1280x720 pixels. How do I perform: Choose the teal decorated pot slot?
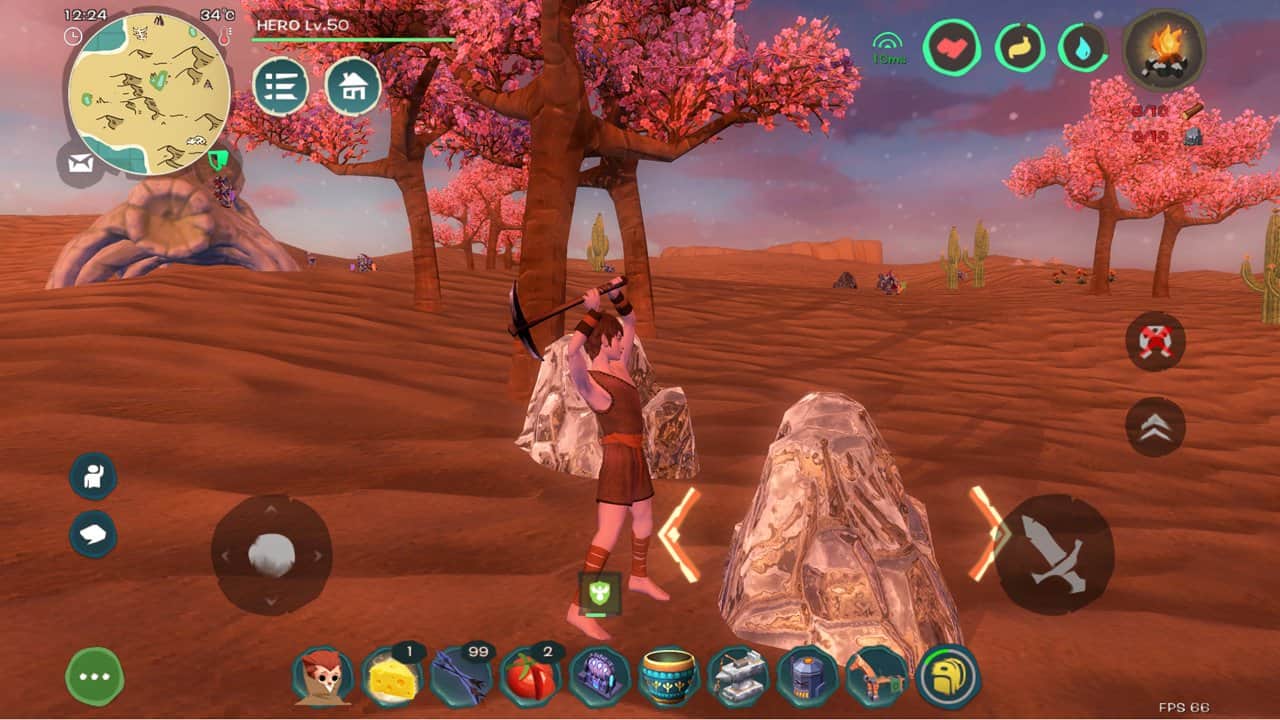pos(669,677)
